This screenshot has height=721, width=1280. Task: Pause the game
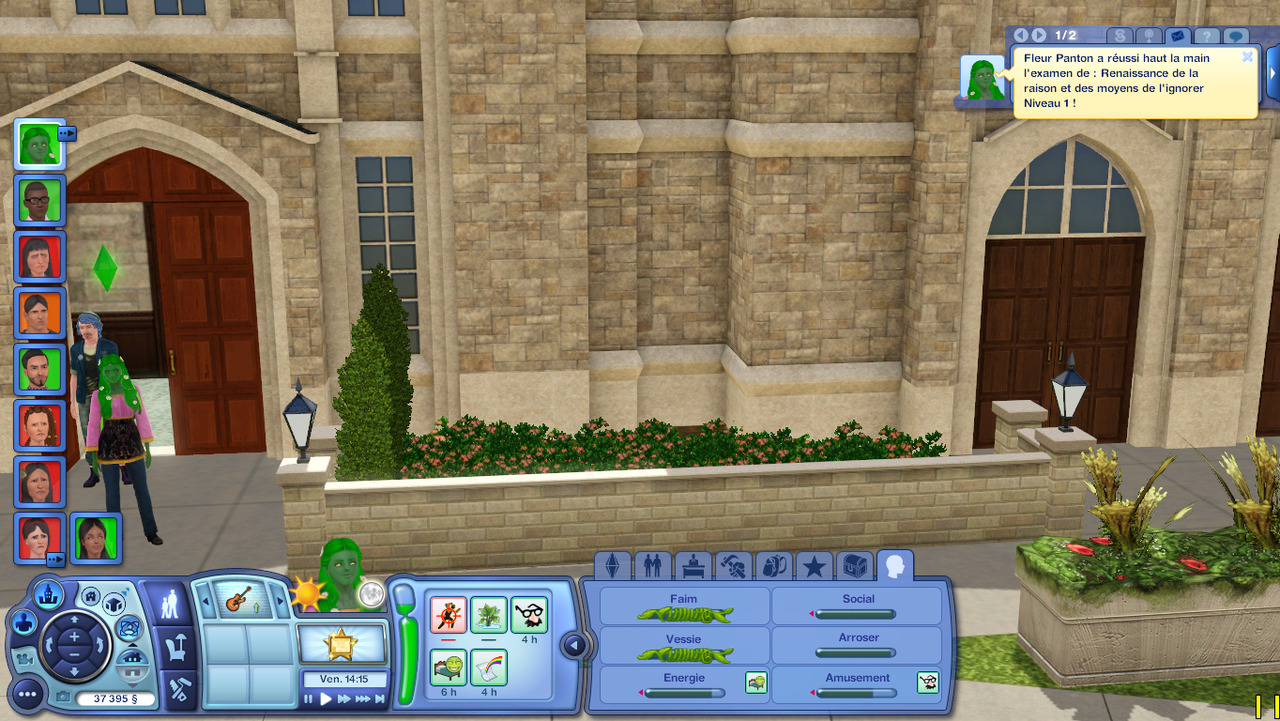click(x=309, y=699)
